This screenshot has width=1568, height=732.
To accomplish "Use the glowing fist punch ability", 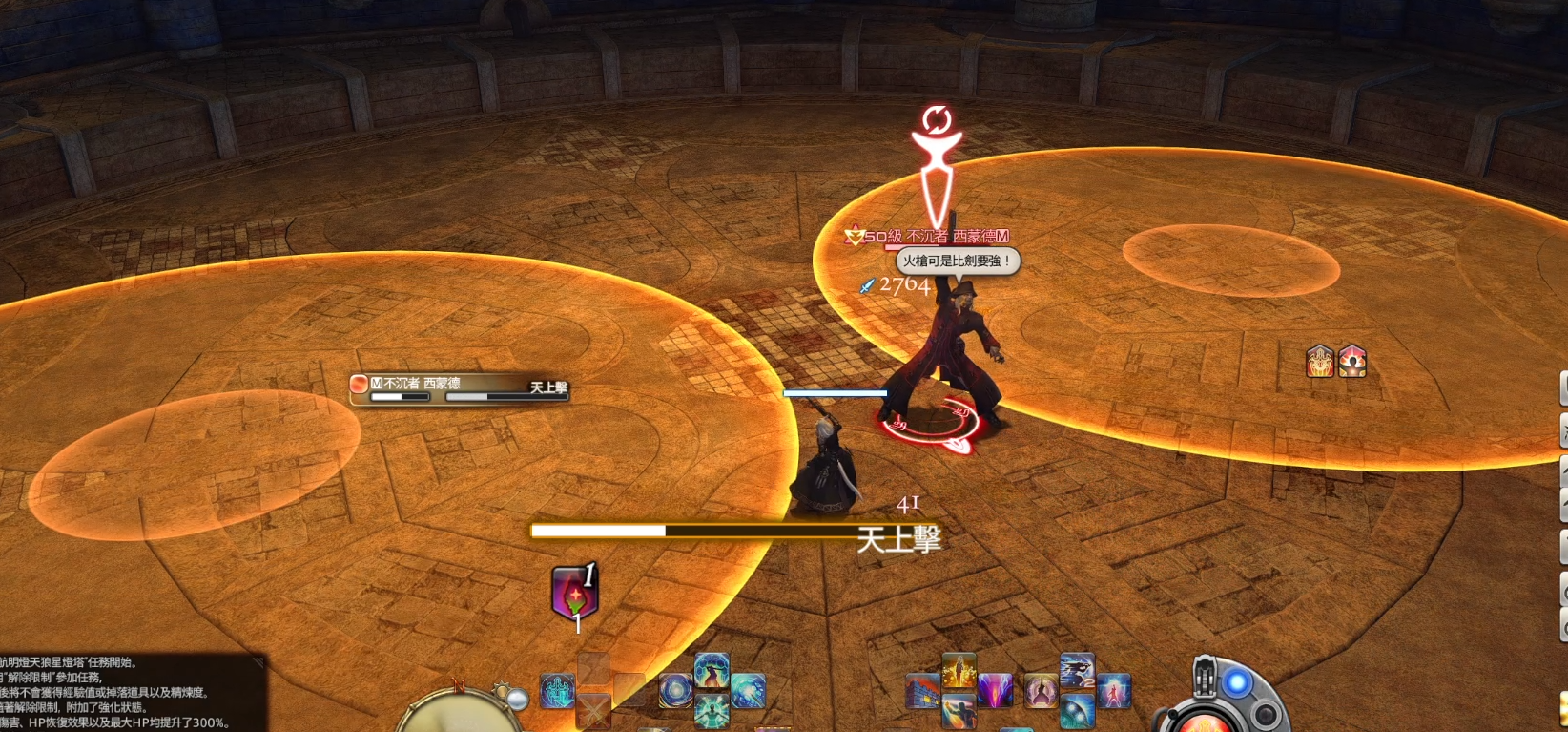I will [959, 711].
